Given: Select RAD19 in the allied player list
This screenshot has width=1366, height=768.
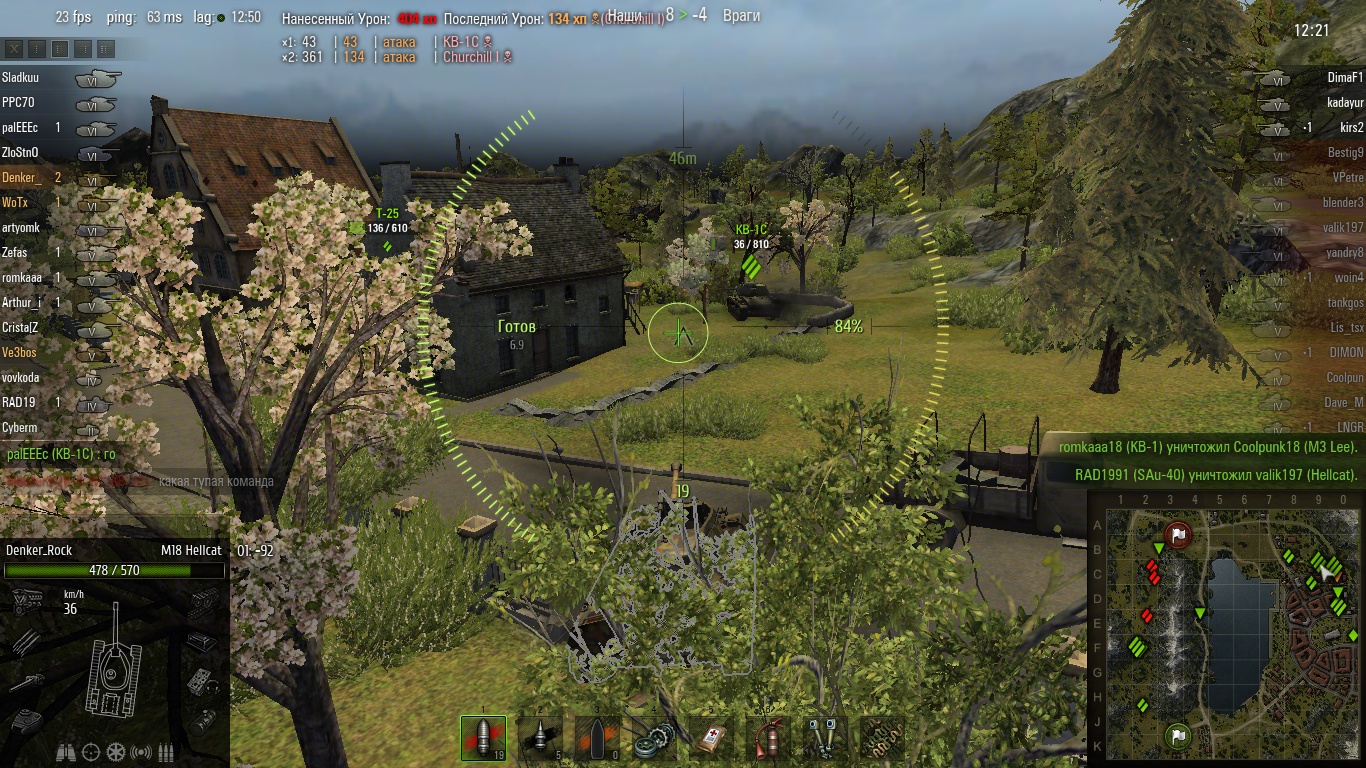Looking at the screenshot, I should click(x=20, y=402).
